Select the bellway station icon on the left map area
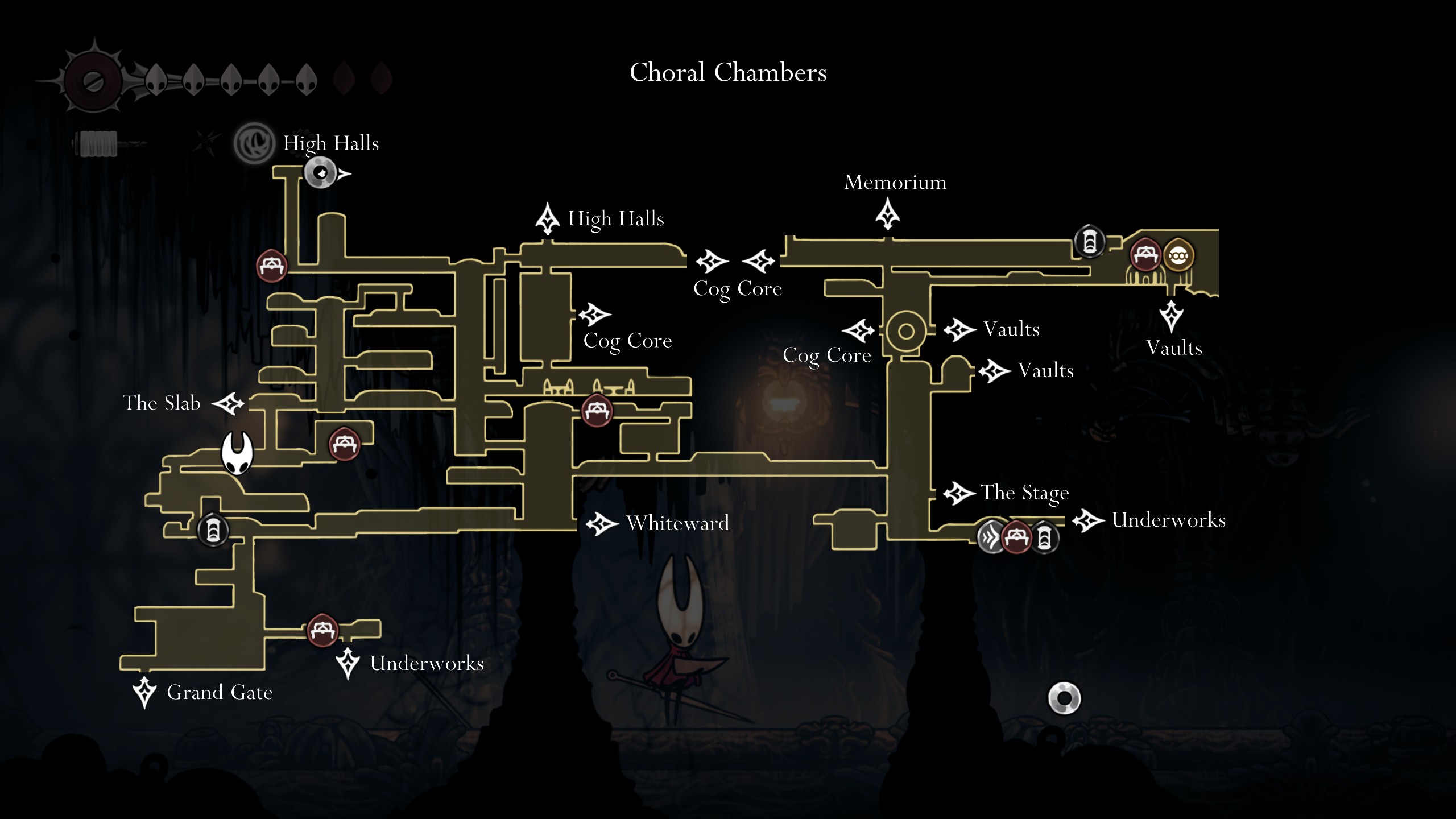 click(213, 532)
